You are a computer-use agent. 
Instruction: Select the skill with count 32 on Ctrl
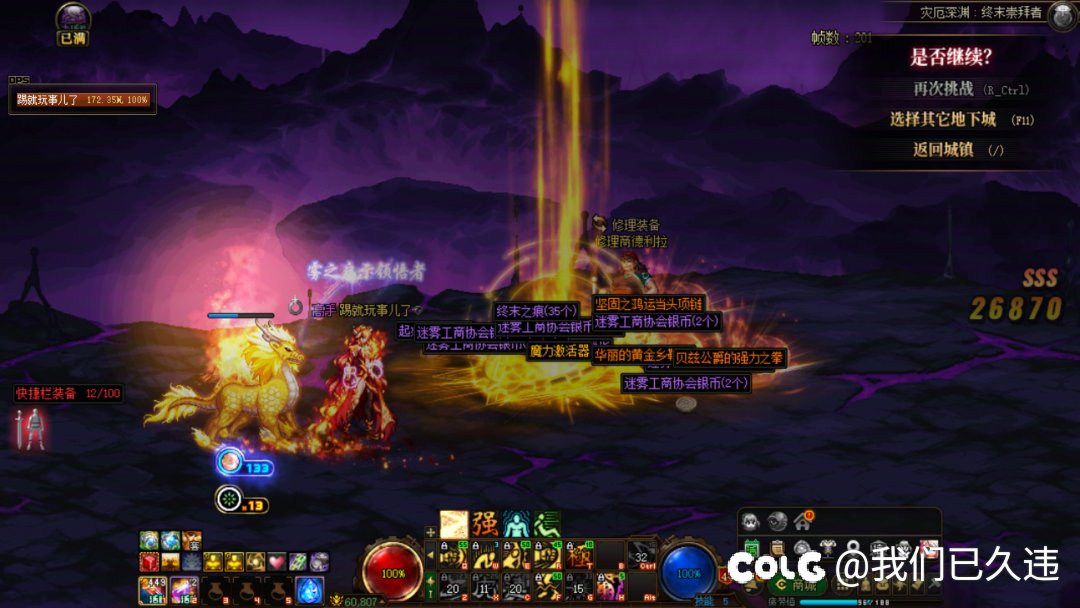coord(641,556)
